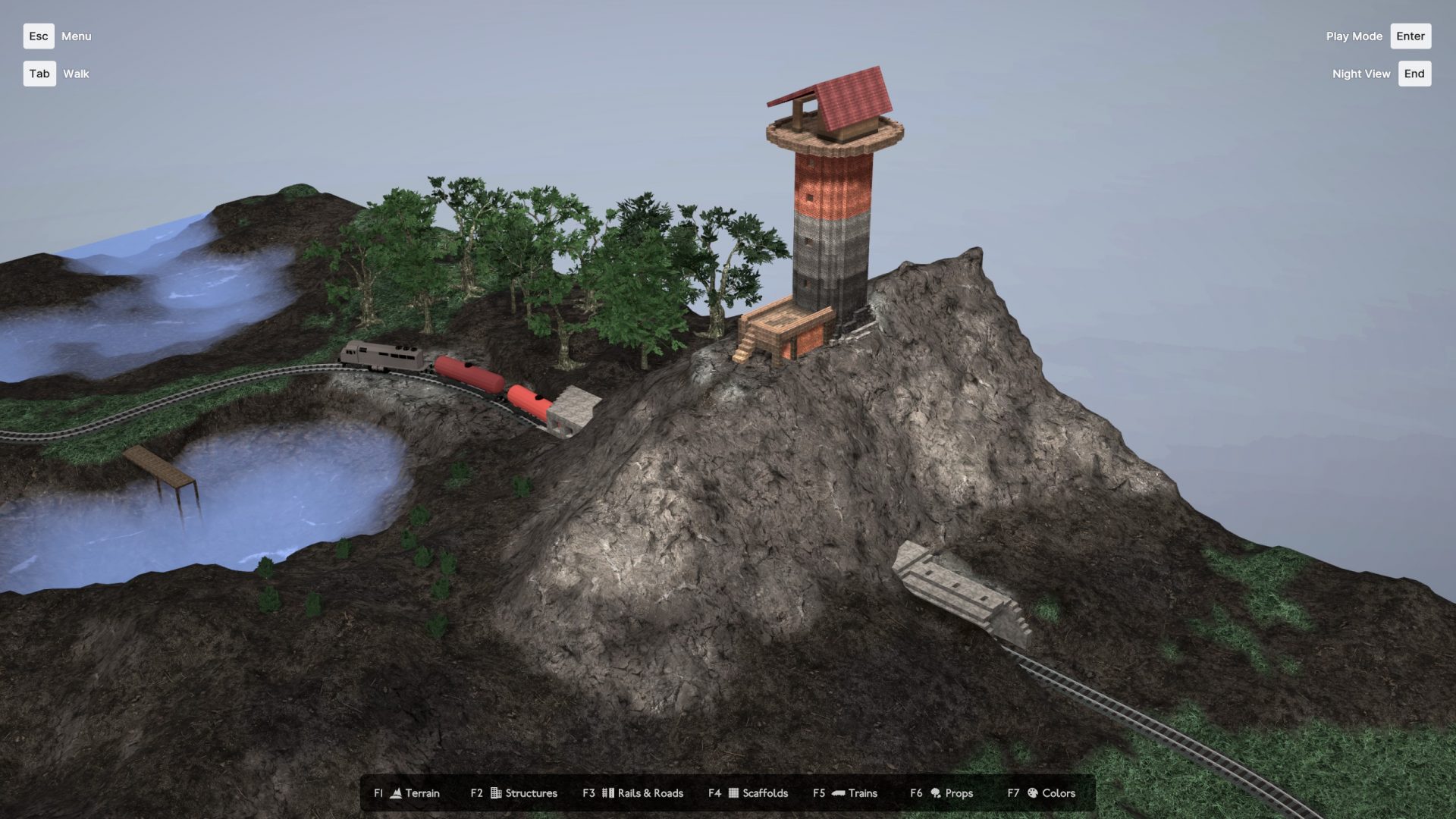Click the Enter button next to Play Mode
1456x819 pixels.
coord(1410,36)
